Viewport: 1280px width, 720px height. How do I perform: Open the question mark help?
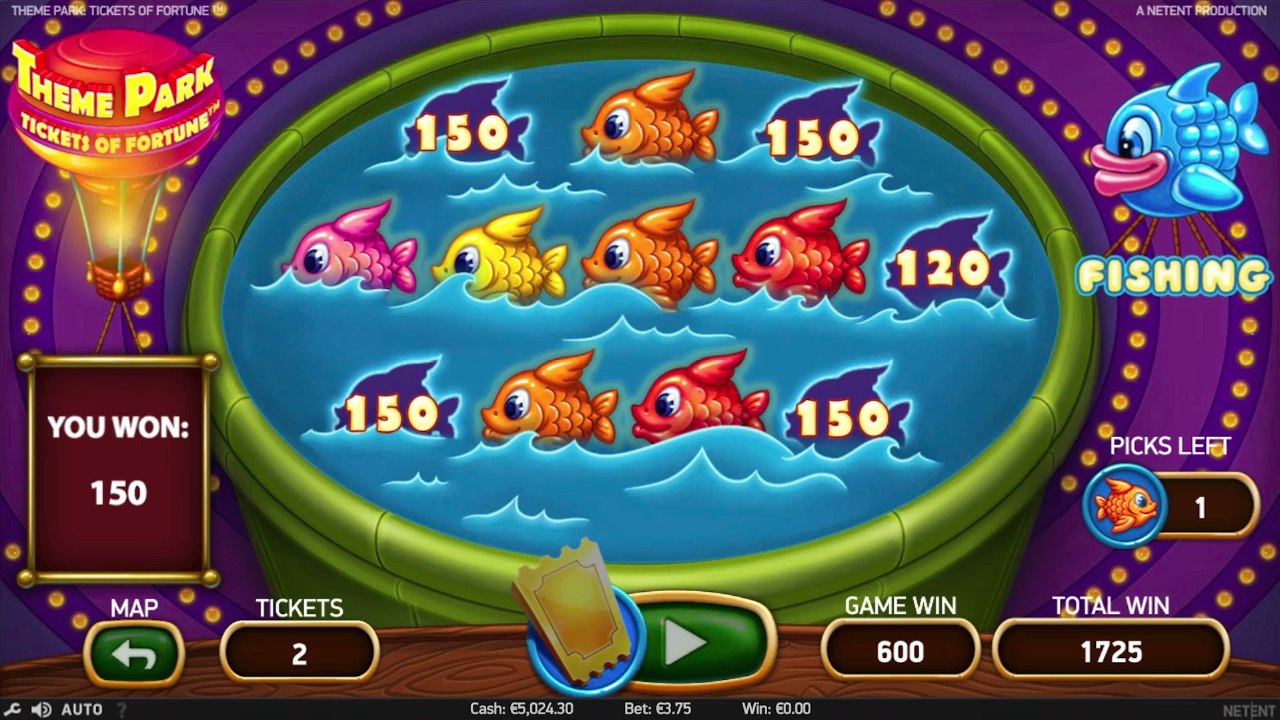[x=122, y=709]
